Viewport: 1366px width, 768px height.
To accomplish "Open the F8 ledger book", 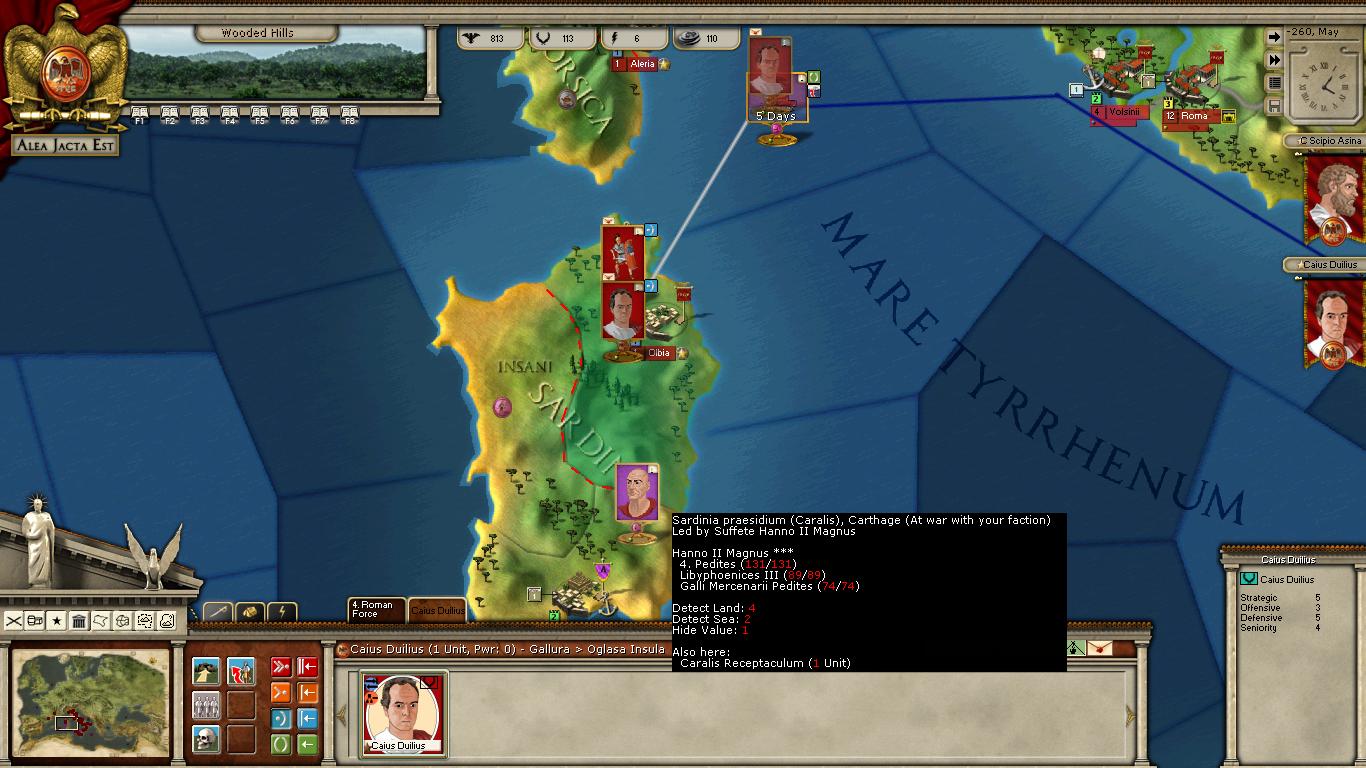I will [x=350, y=114].
